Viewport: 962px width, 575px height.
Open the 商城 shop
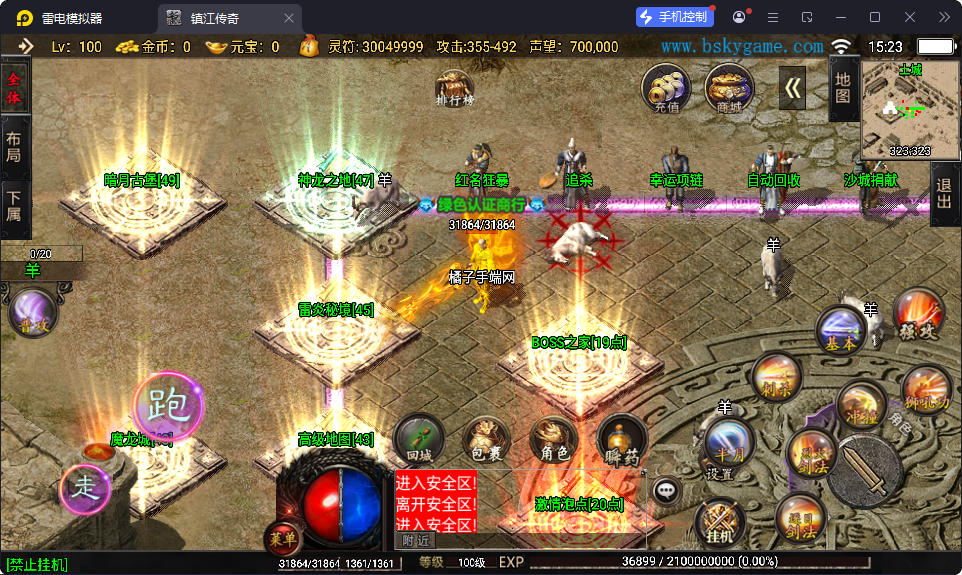point(729,87)
